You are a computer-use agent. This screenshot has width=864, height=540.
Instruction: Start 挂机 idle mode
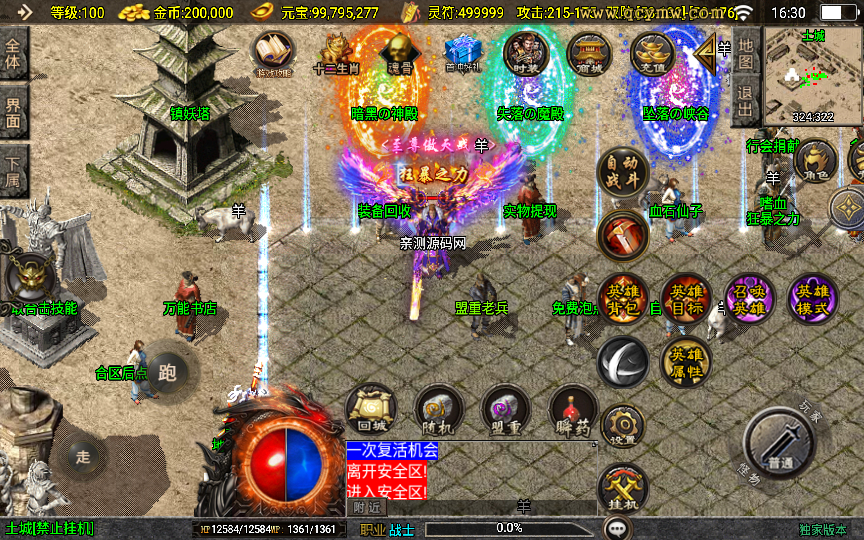coord(622,490)
